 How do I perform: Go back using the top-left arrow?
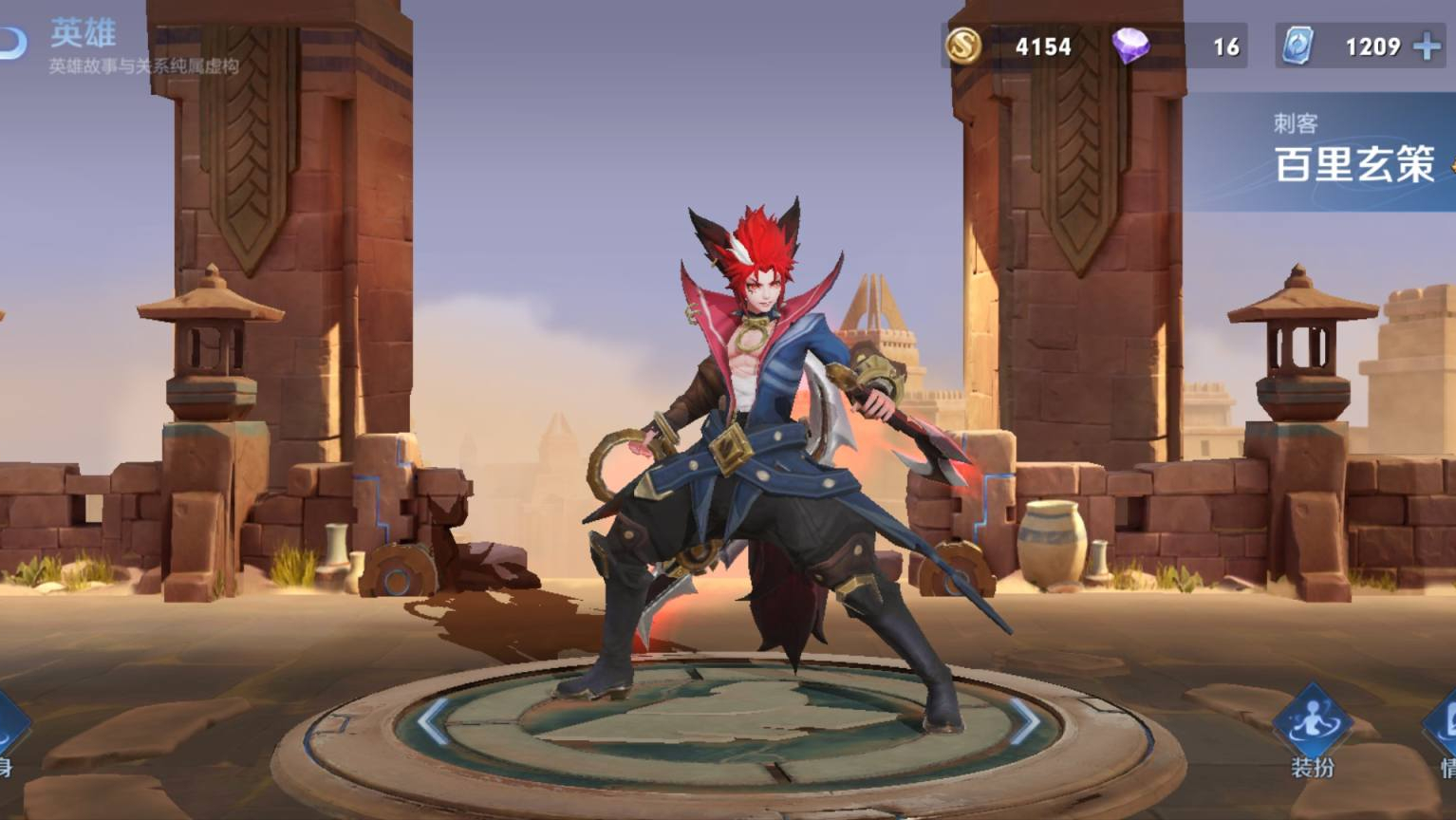point(11,43)
